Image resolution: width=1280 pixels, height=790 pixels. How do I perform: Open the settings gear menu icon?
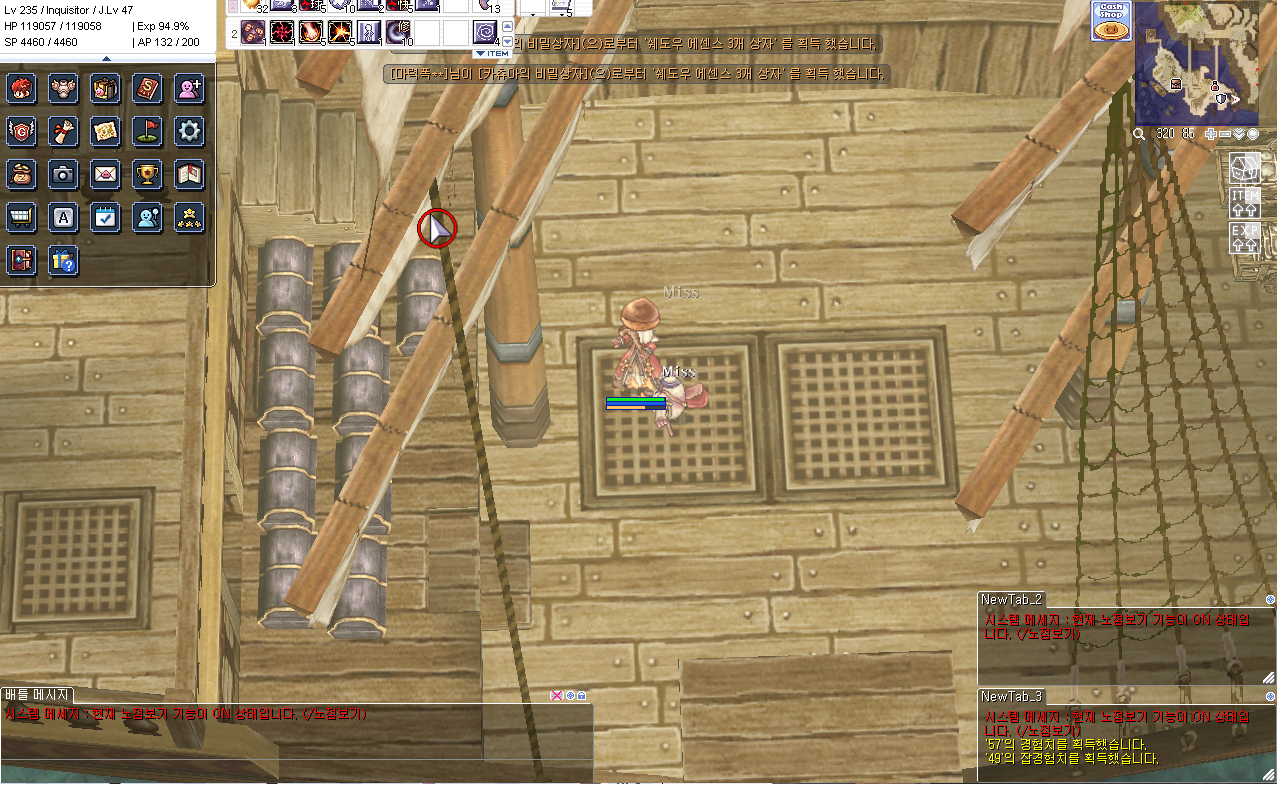point(189,130)
